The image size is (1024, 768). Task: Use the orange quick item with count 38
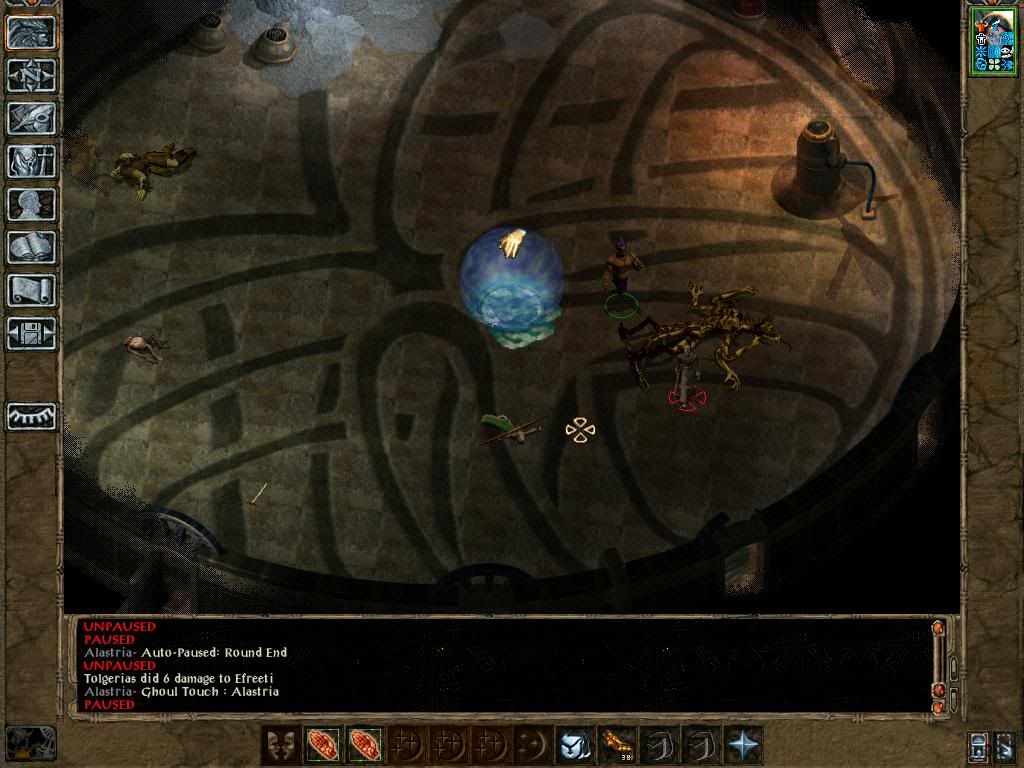(x=616, y=745)
